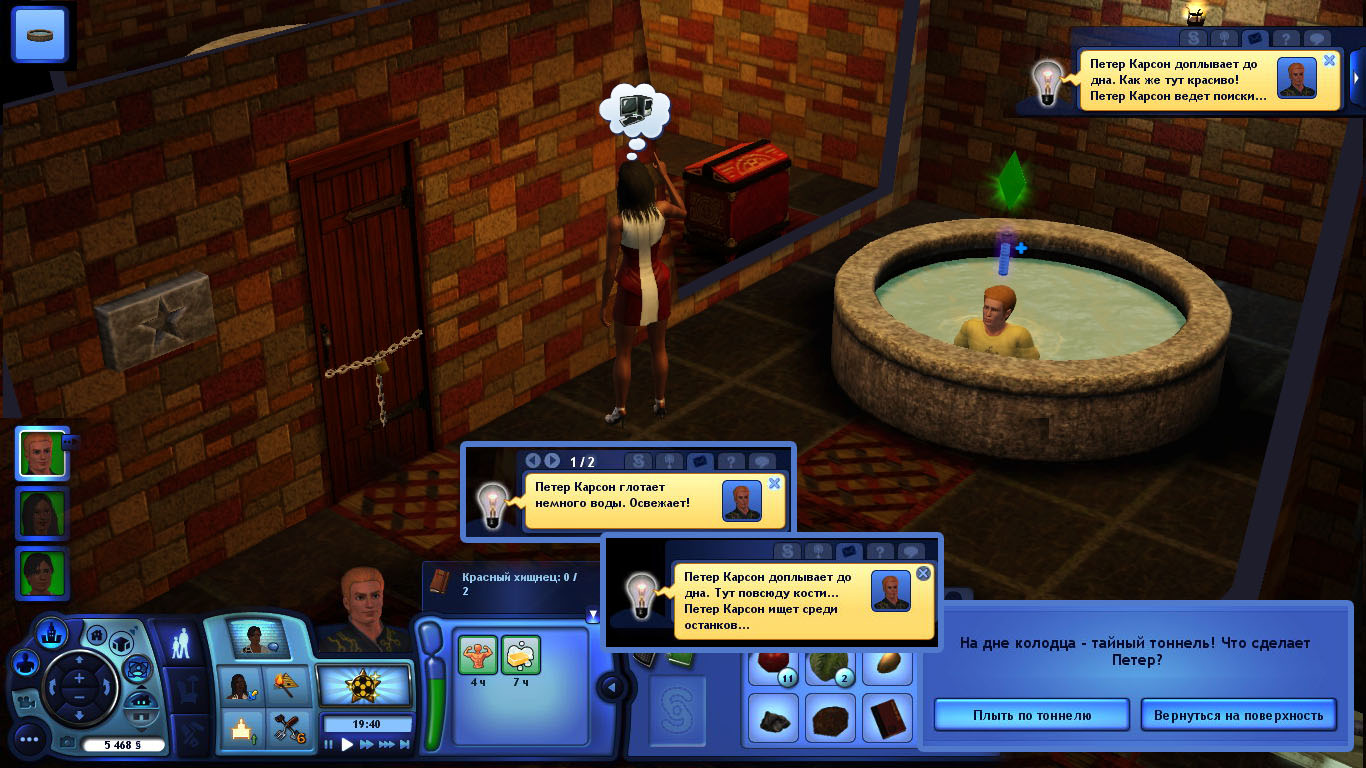
Task: Choose "Плыть по тоннелю" option
Action: 1031,715
